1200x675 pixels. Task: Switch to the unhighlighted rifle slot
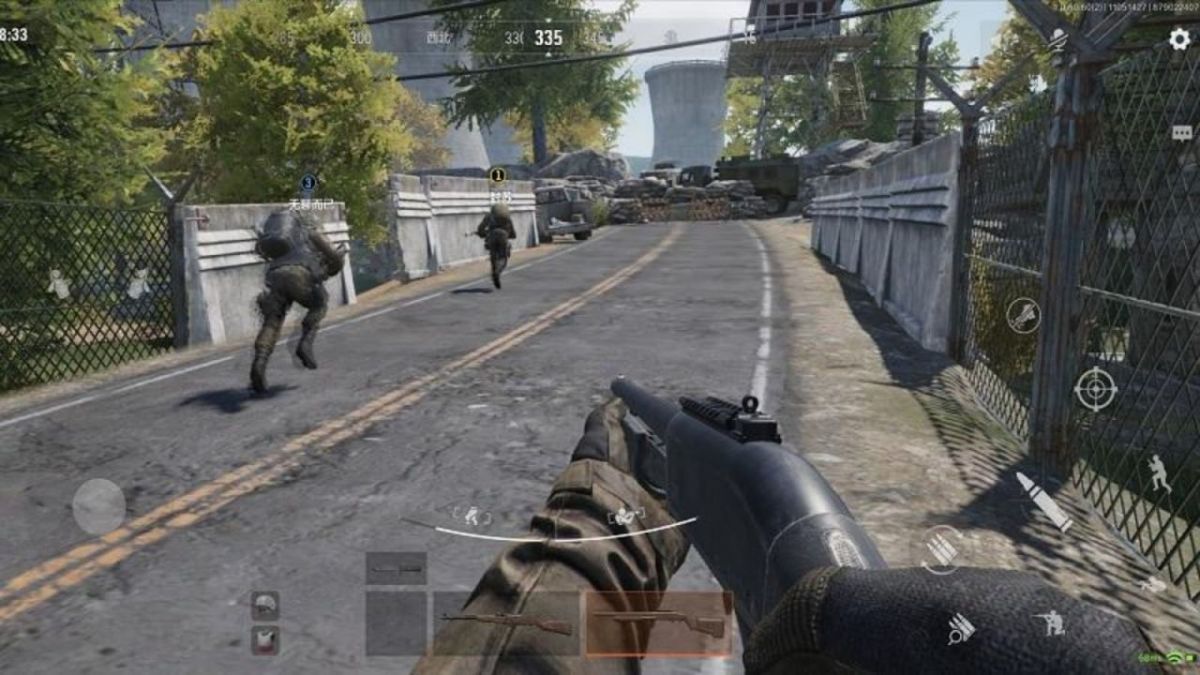pos(507,623)
